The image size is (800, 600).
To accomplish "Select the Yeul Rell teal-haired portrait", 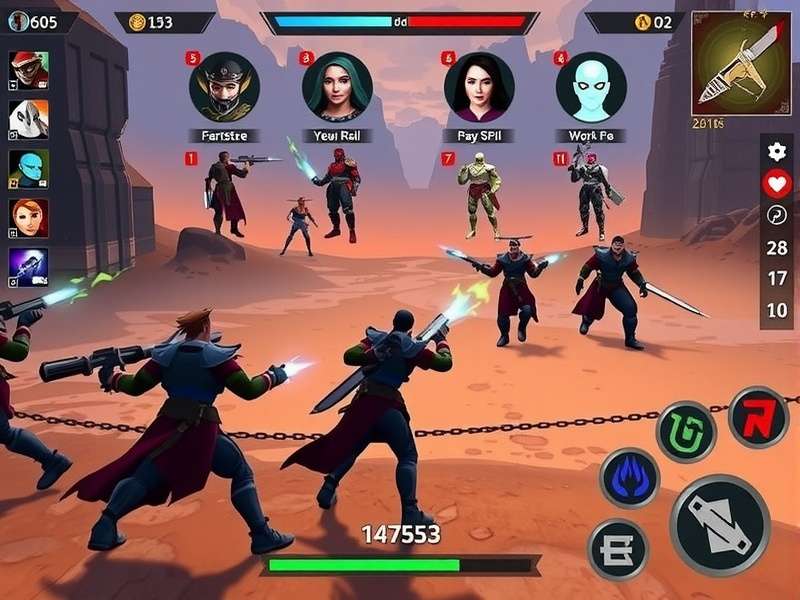I will tap(337, 87).
